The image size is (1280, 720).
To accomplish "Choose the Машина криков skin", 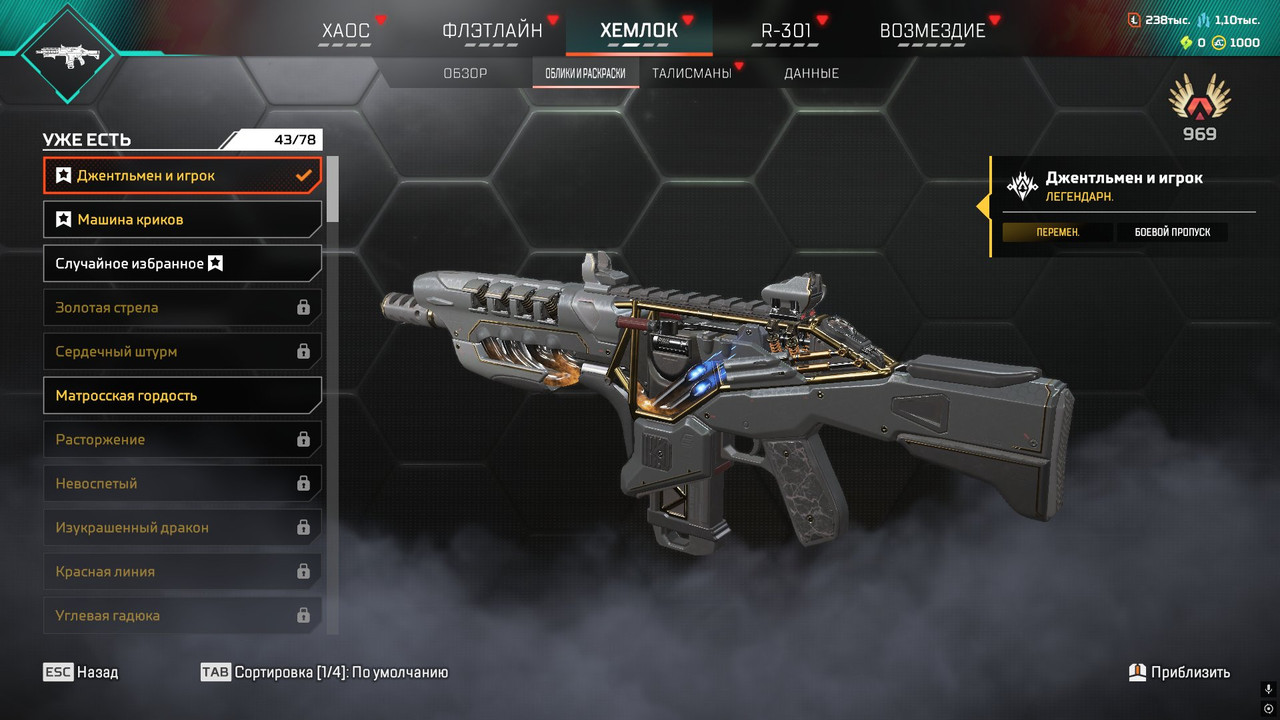I will point(182,220).
